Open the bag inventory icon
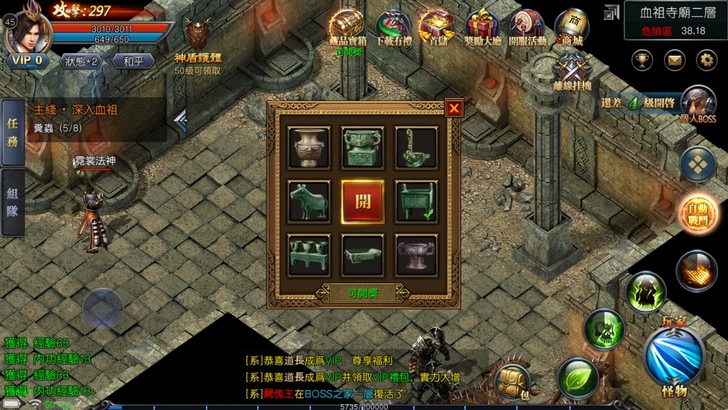 (x=513, y=380)
